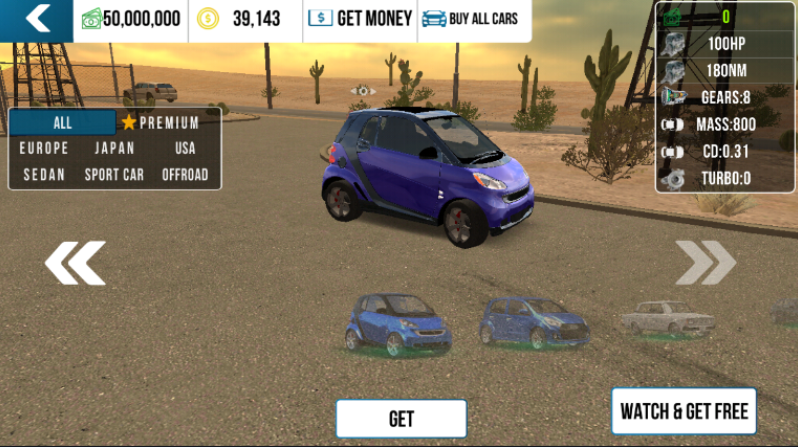This screenshot has height=447, width=798.
Task: Switch to the USA car filter
Action: pyautogui.click(x=185, y=148)
